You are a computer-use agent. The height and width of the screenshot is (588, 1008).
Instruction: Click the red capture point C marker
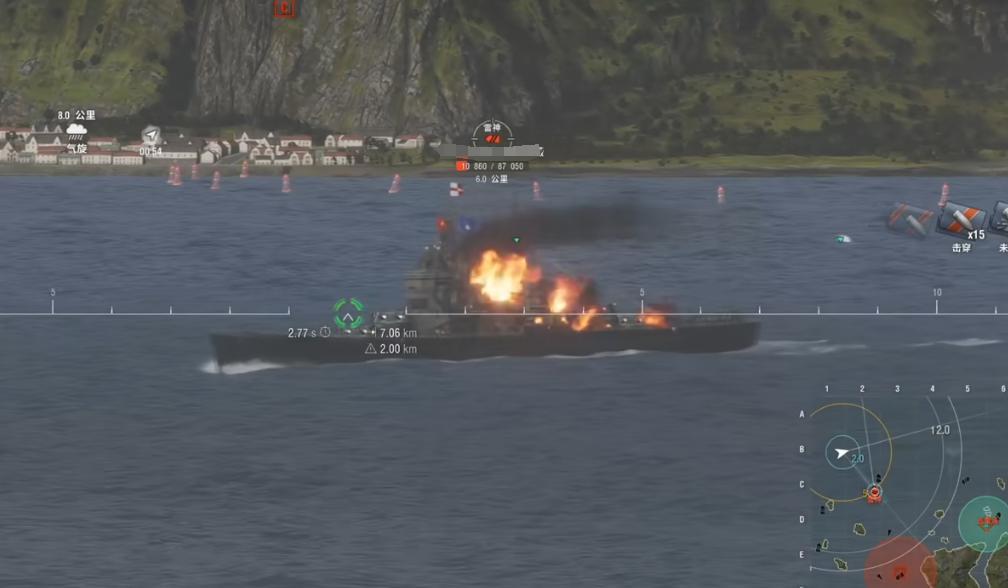285,9
